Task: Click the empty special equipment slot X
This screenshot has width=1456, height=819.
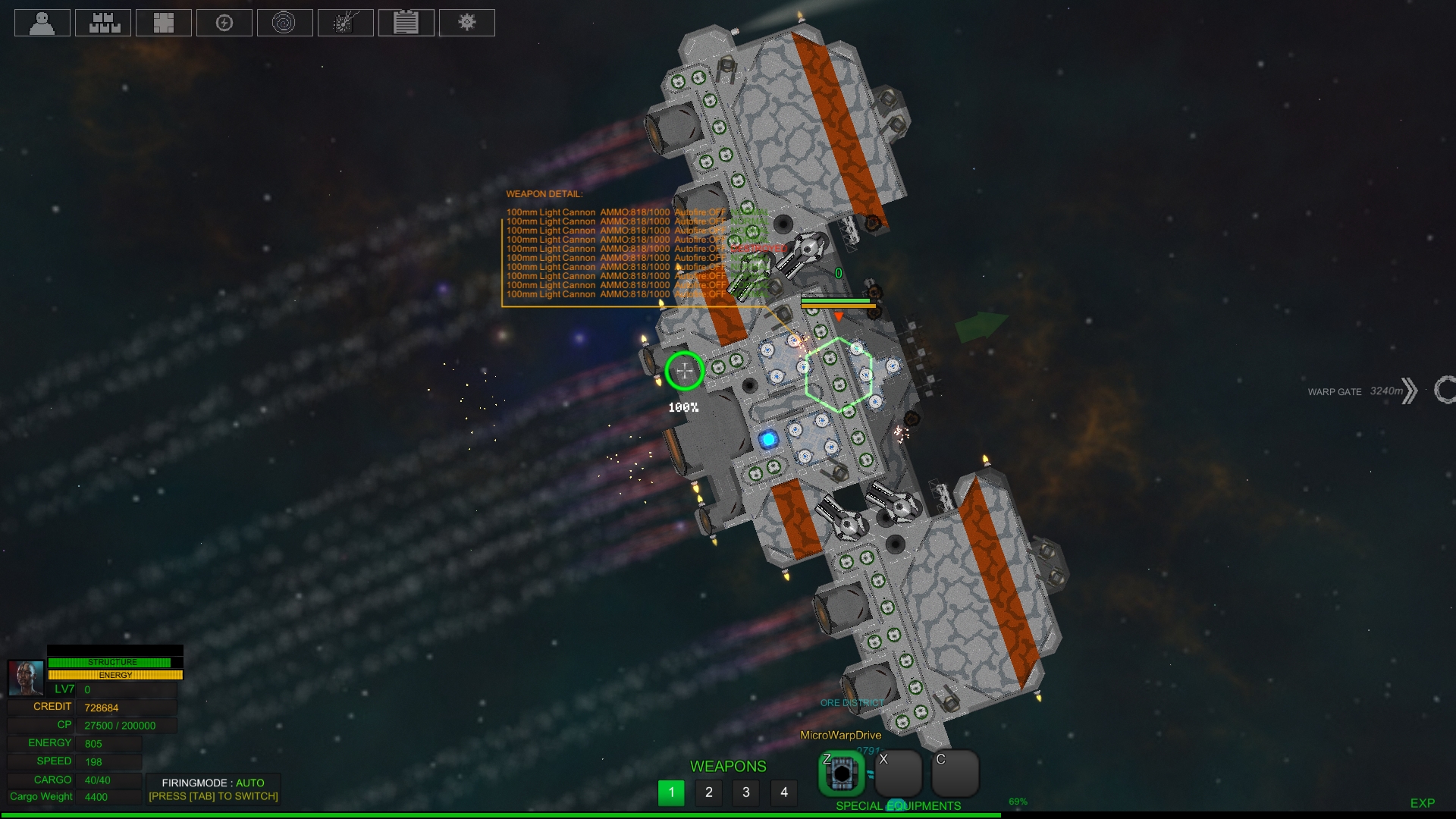Action: coord(899,773)
